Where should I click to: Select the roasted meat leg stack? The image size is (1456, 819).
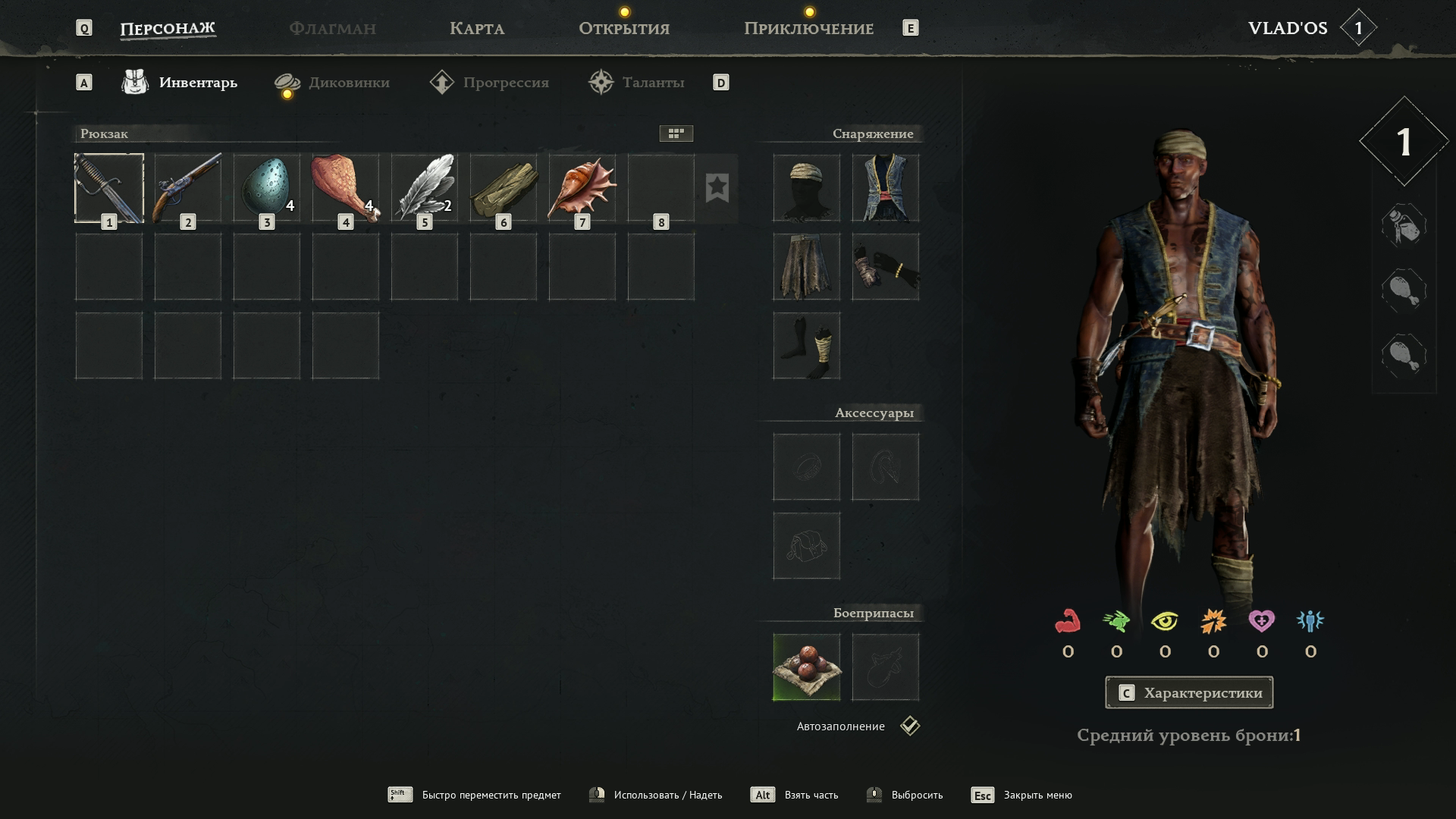click(346, 188)
